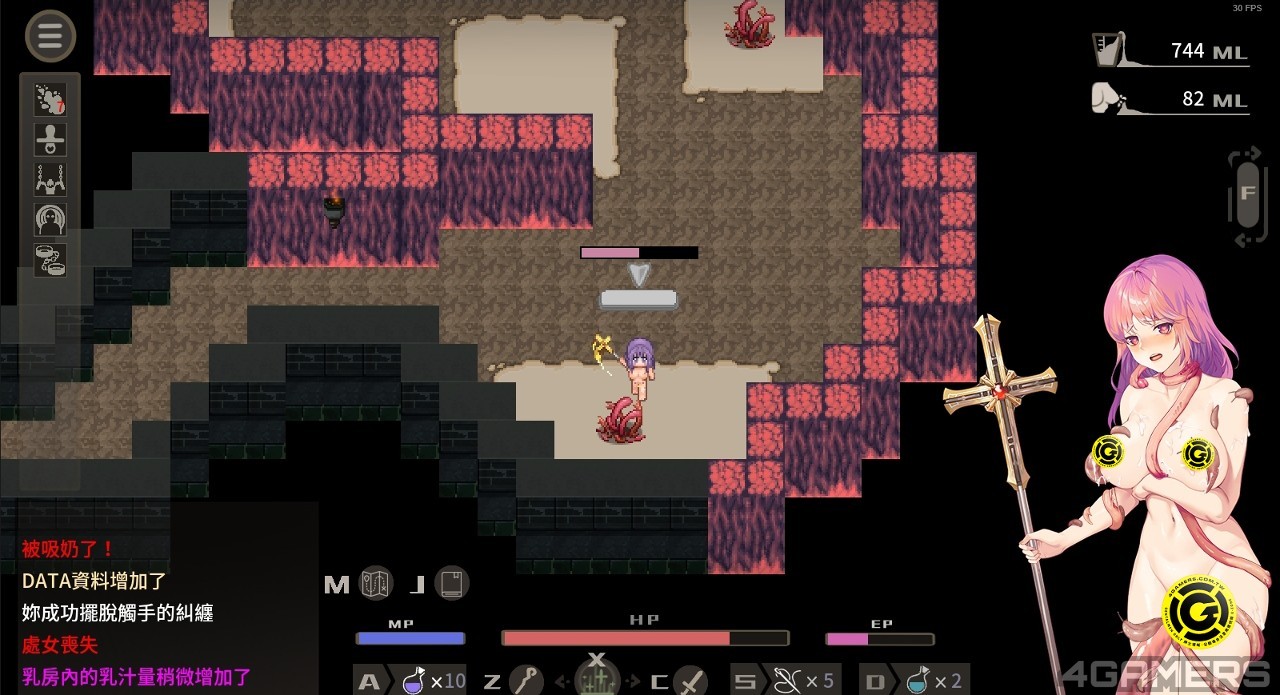Image resolution: width=1280 pixels, height=695 pixels.
Task: Click the handcuffs status icon
Action: click(50, 259)
